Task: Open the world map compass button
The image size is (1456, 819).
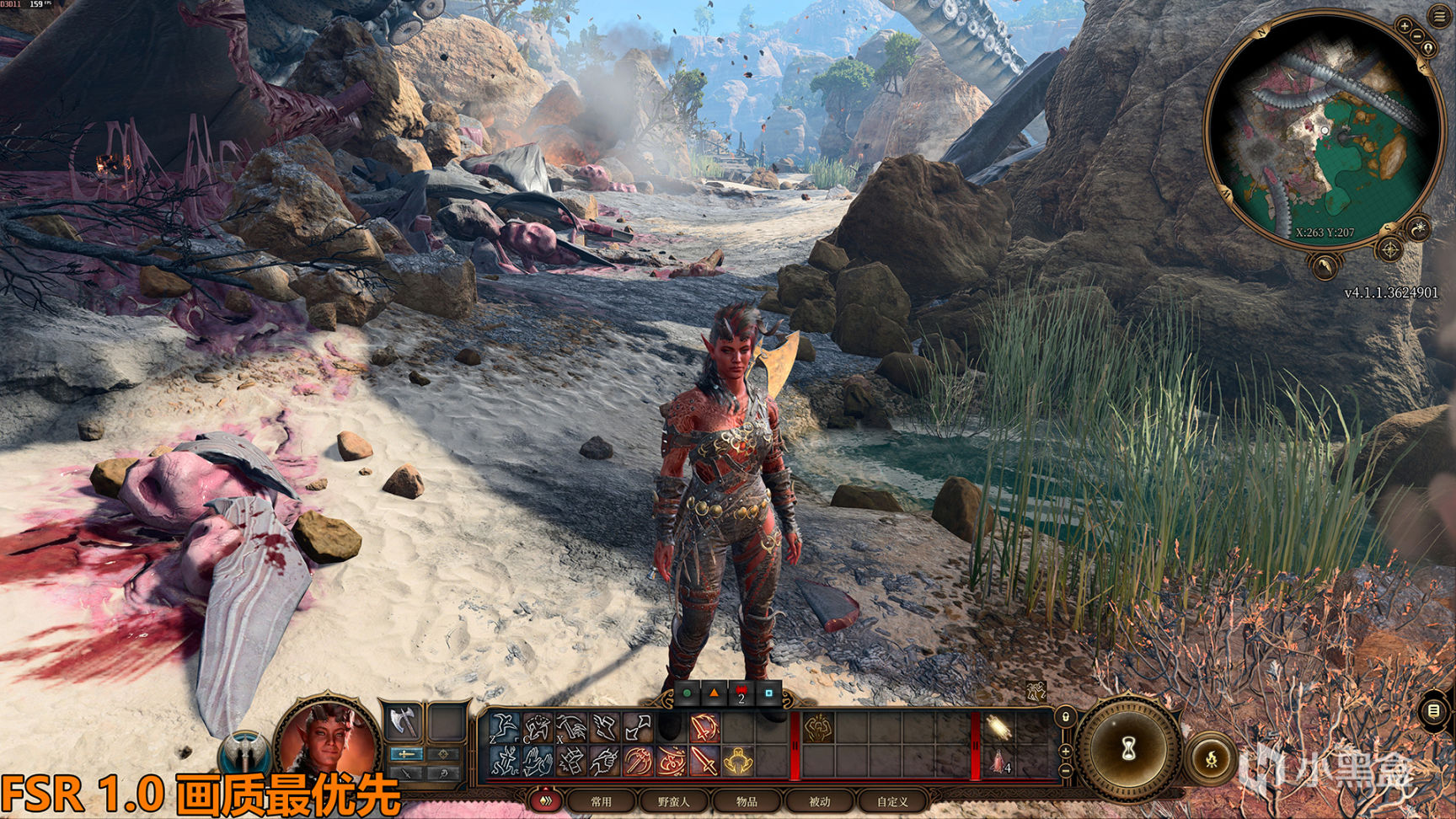Action: tap(1389, 249)
